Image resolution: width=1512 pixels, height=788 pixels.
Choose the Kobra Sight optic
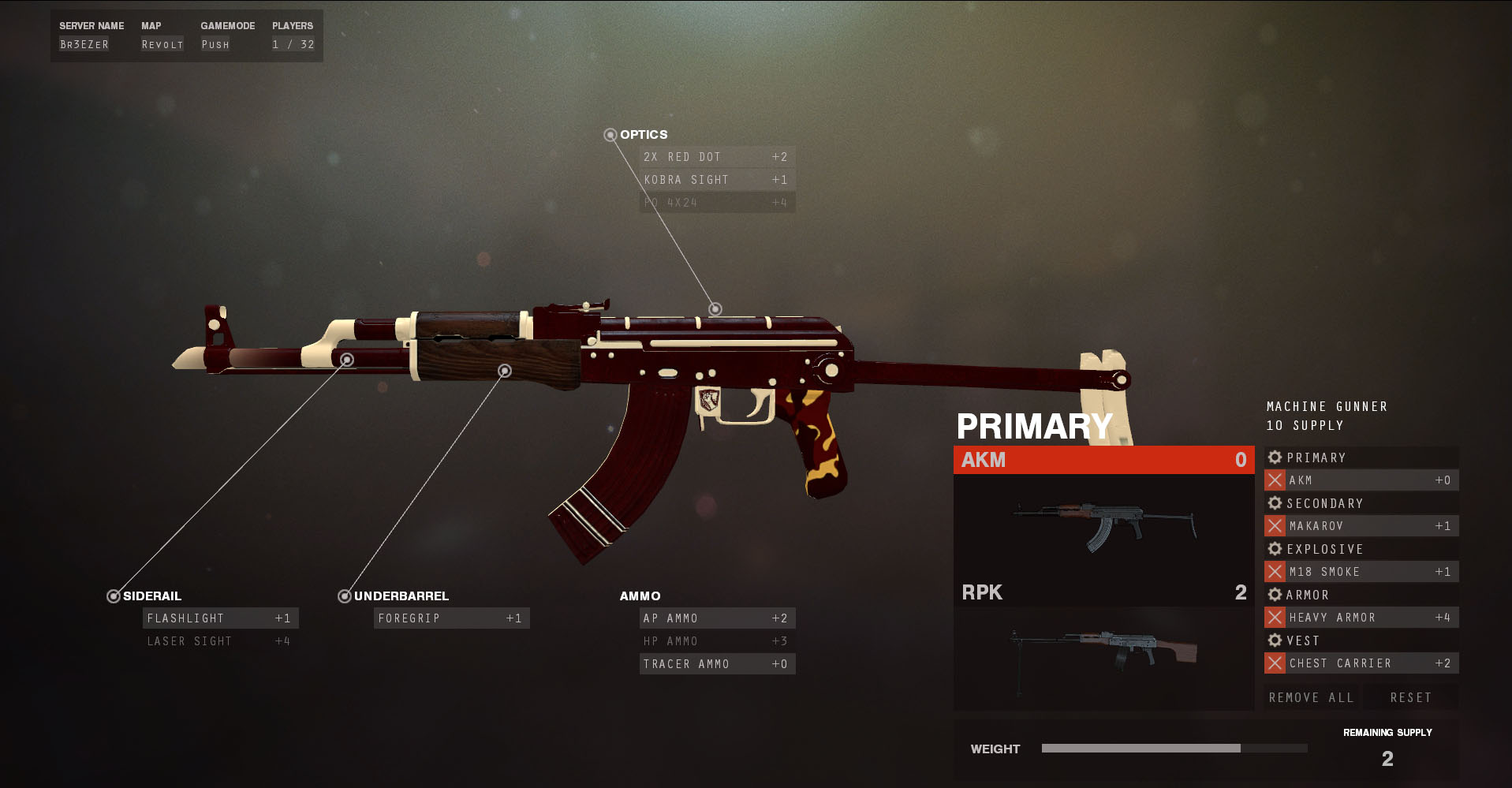pyautogui.click(x=716, y=180)
